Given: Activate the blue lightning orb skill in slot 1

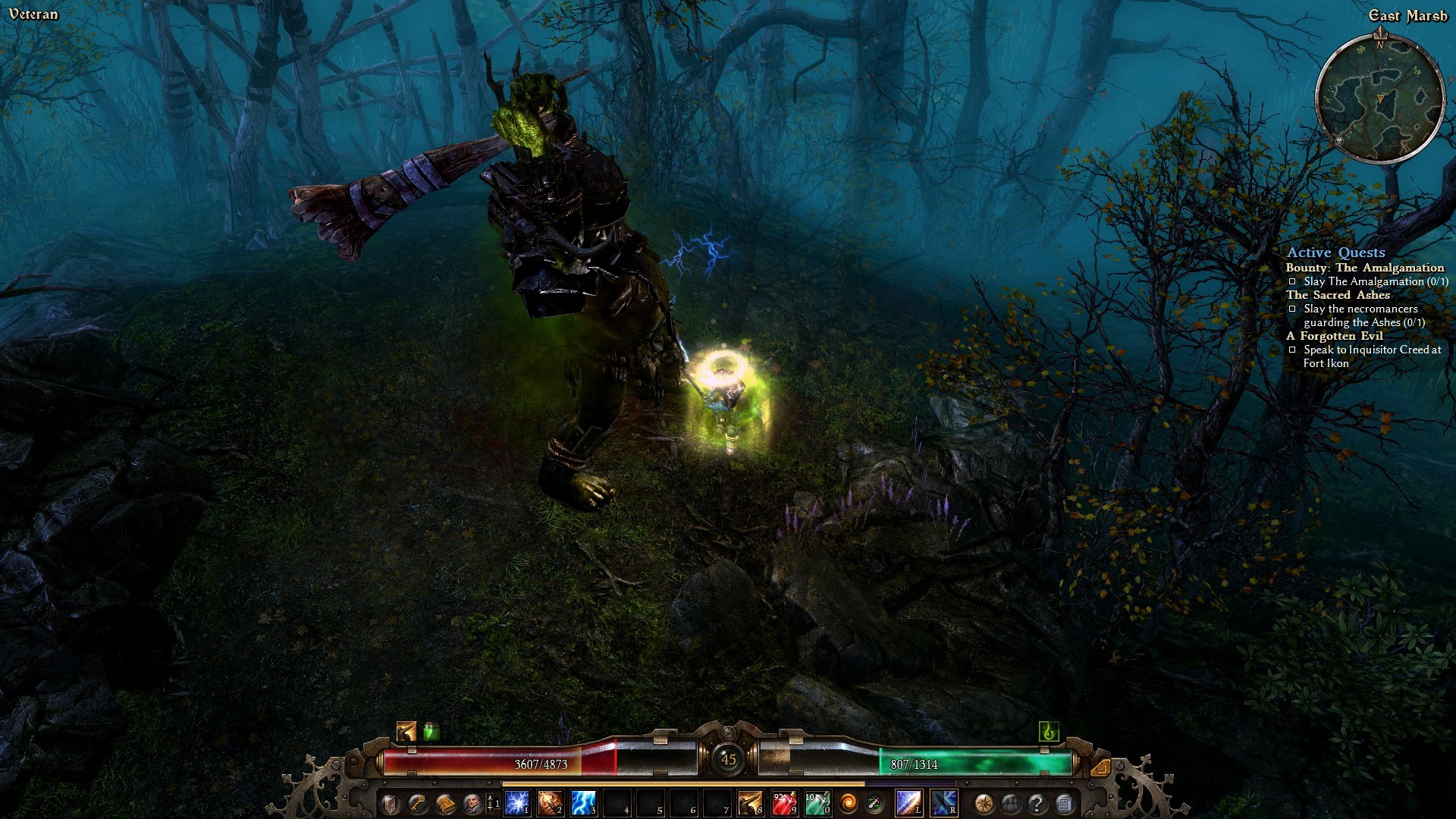Looking at the screenshot, I should click(517, 802).
